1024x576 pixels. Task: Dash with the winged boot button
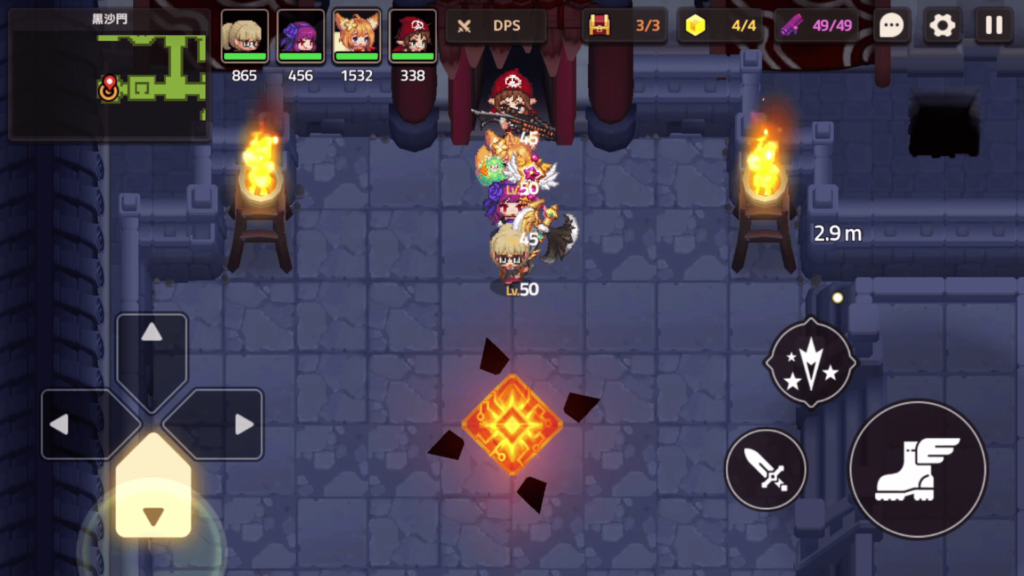coord(918,469)
